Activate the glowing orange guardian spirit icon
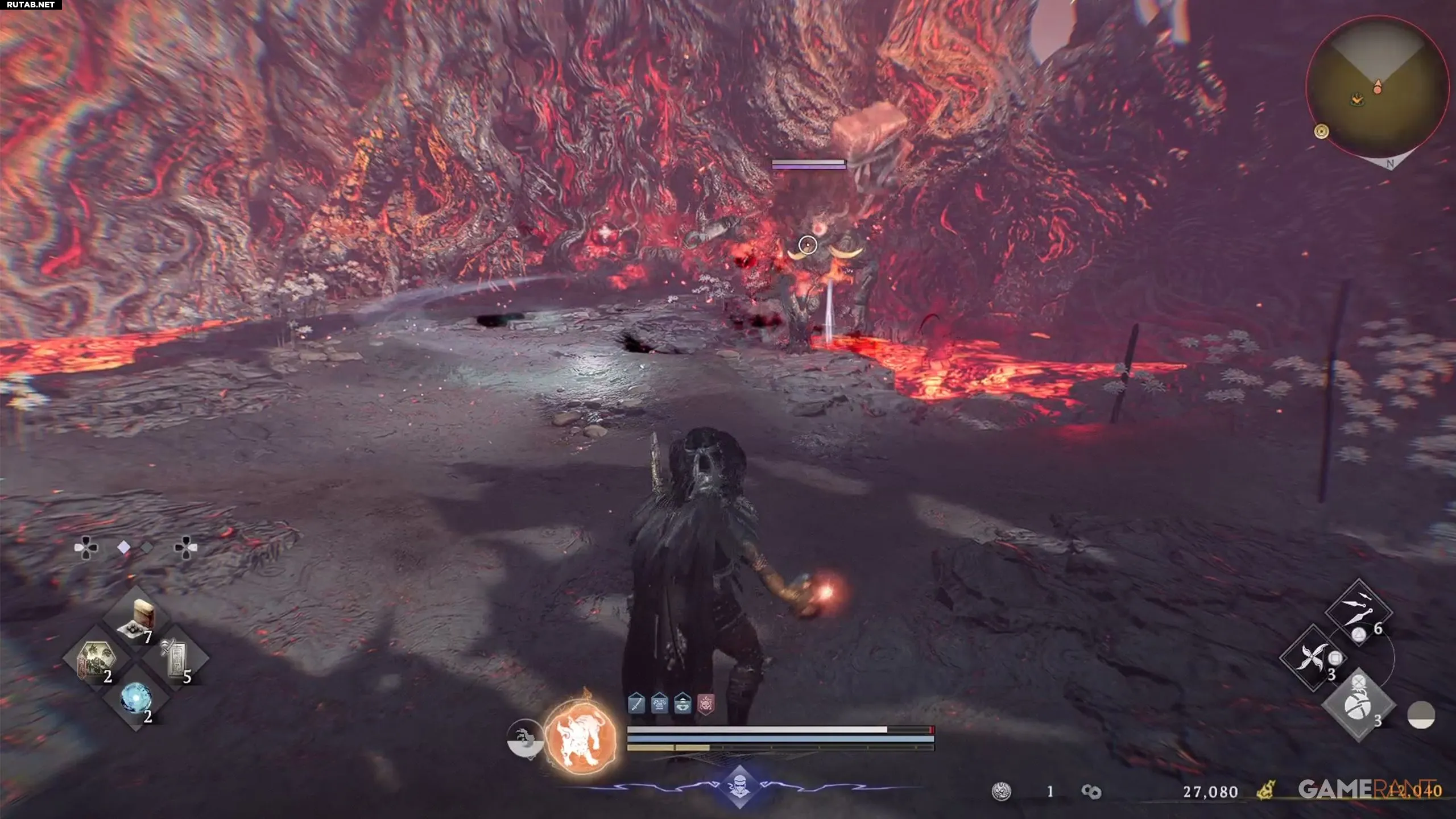 580,737
